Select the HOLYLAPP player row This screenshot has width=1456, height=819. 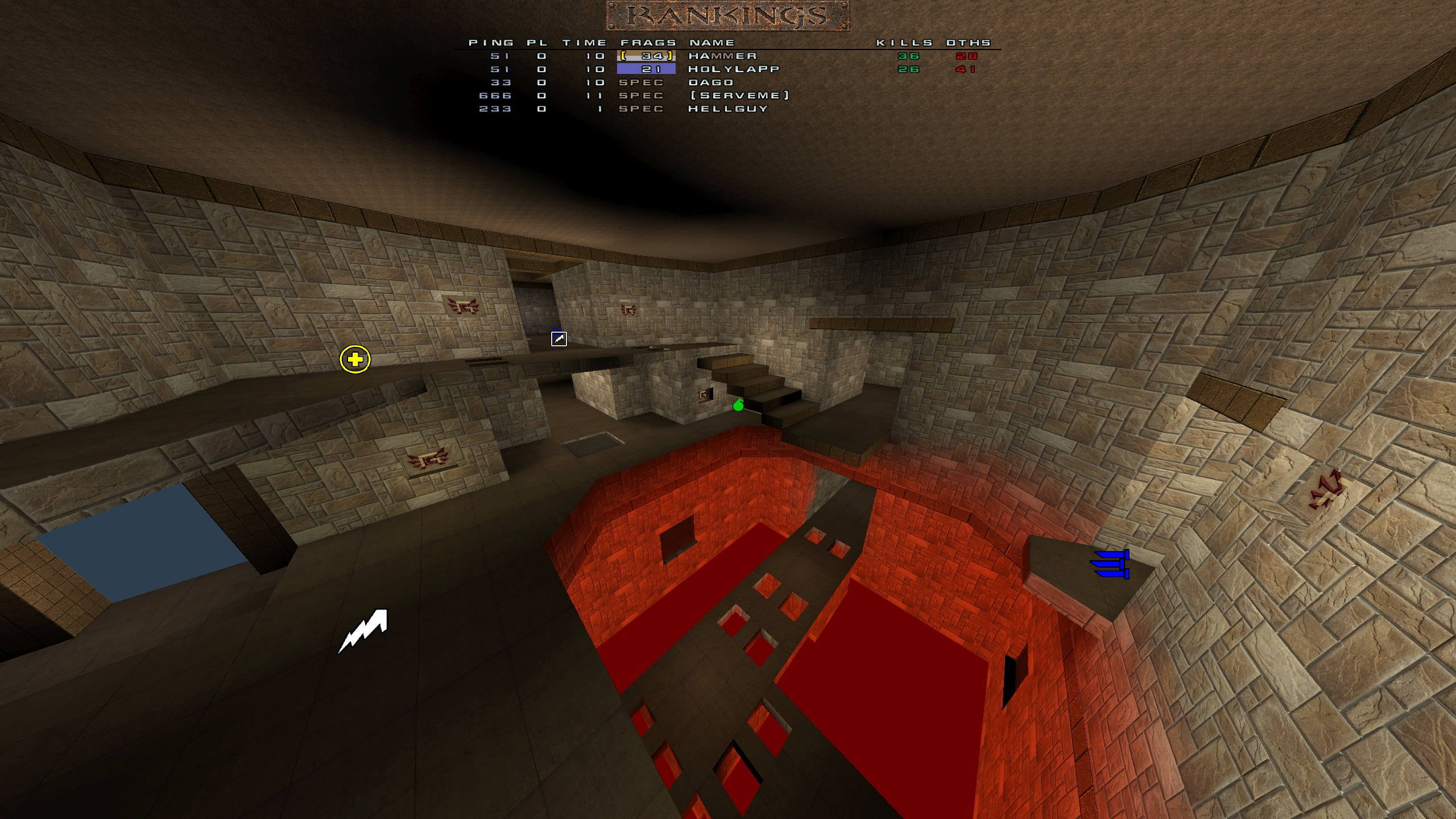733,69
